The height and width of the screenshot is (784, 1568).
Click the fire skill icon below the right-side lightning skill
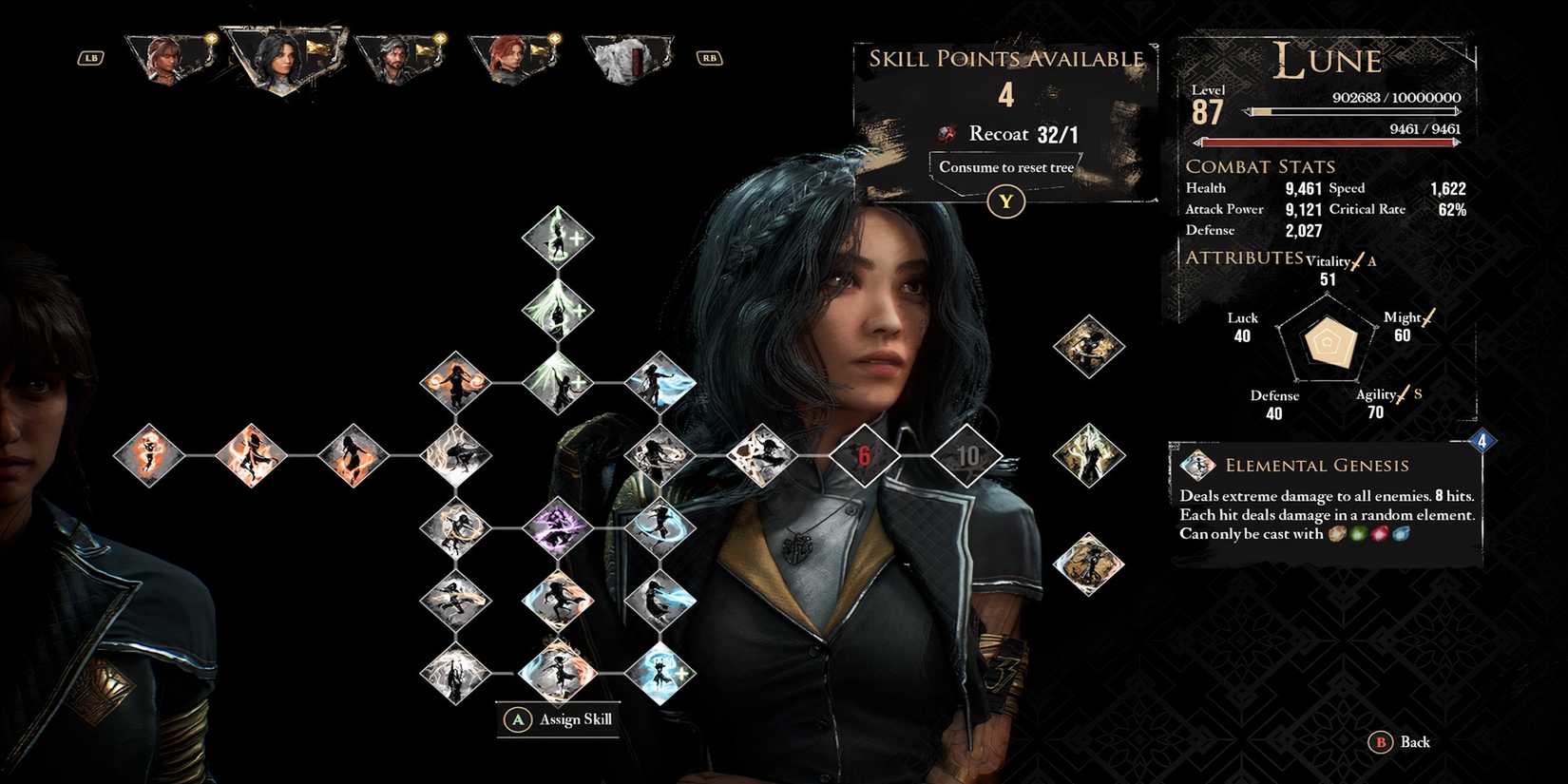point(1089,561)
